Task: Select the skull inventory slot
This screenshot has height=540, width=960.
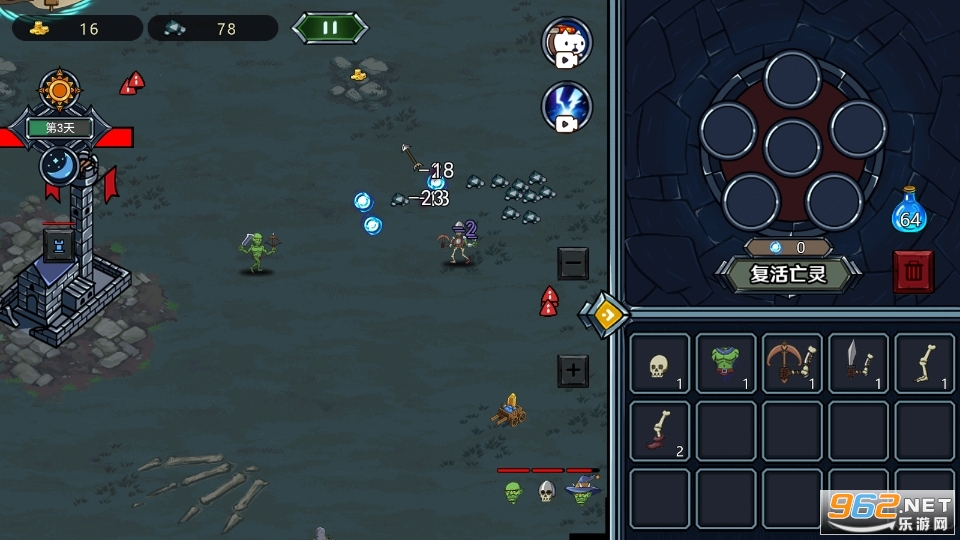Action: 659,363
